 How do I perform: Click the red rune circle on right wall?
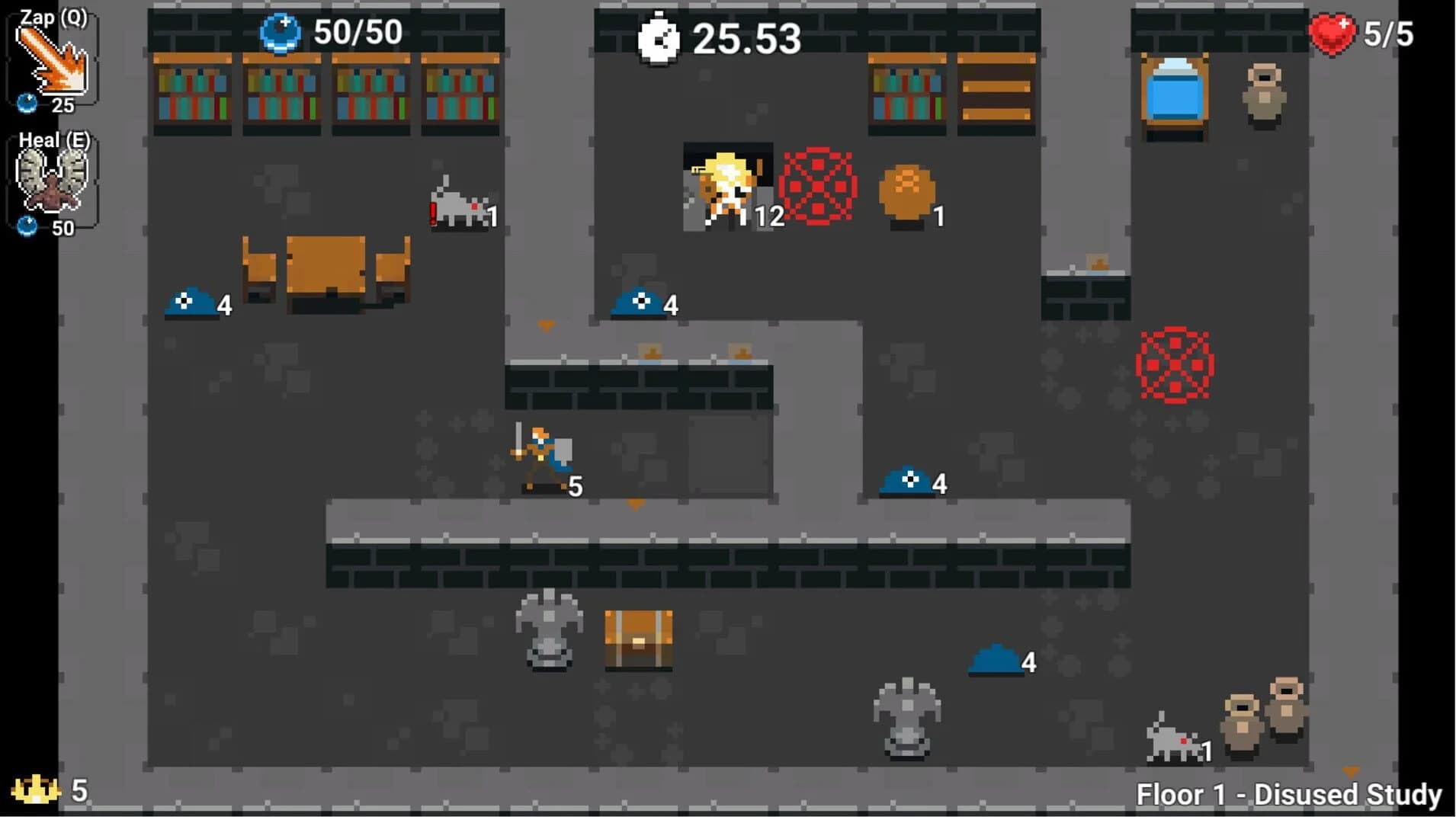click(x=1177, y=364)
